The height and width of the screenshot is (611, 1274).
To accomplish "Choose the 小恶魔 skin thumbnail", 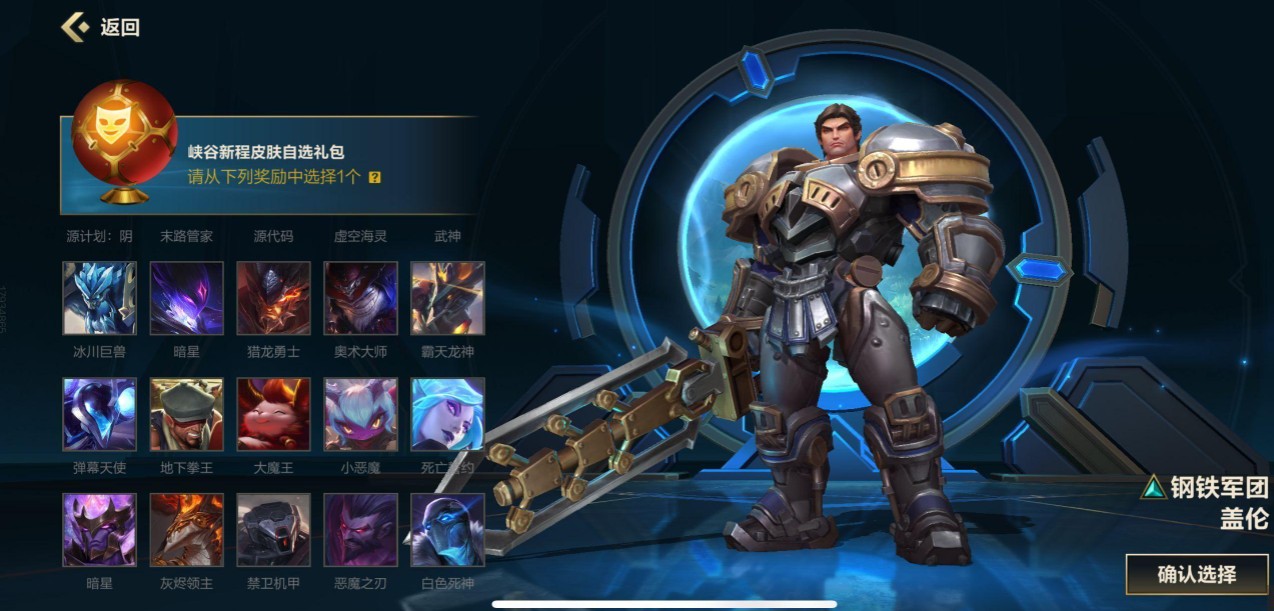I will [361, 414].
